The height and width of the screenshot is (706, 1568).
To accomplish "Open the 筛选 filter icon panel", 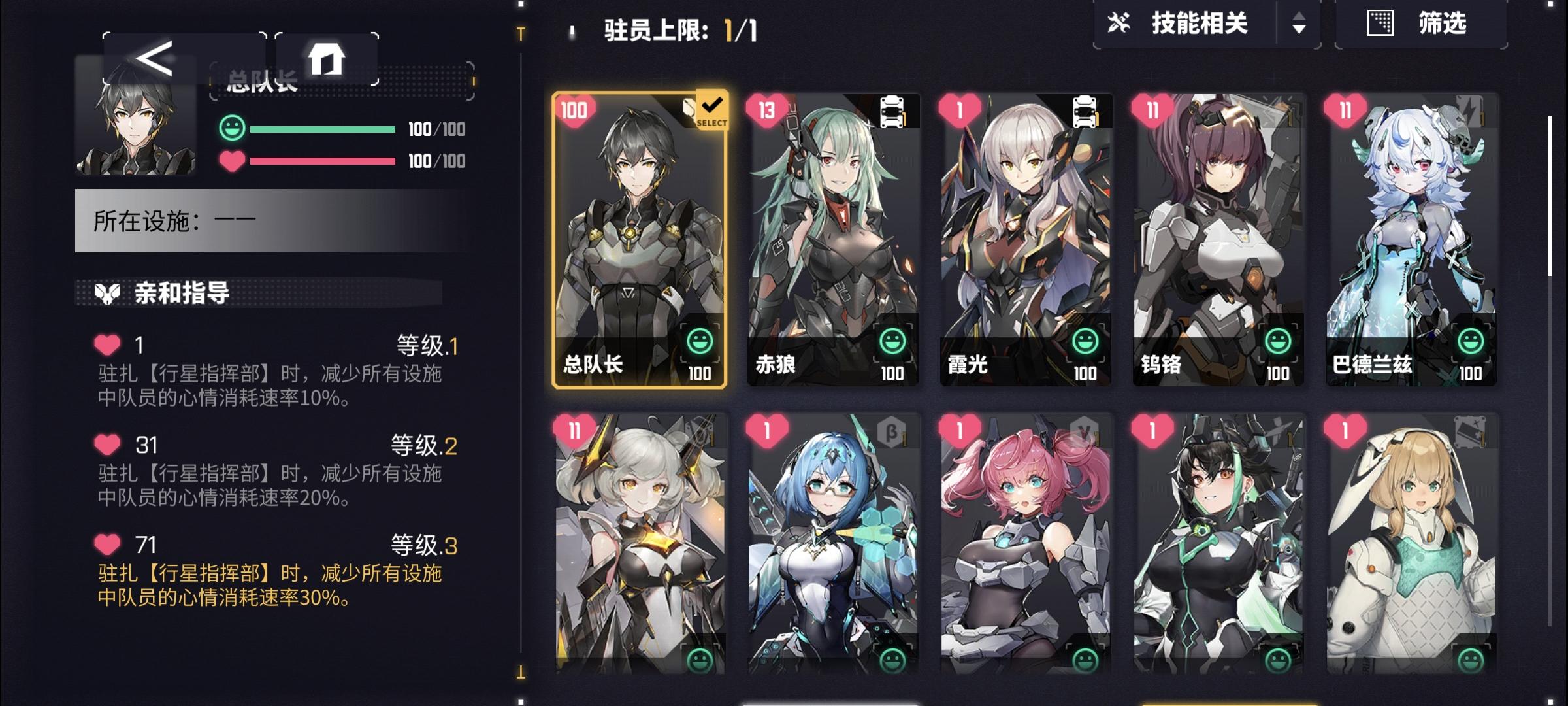I will coord(1379,24).
